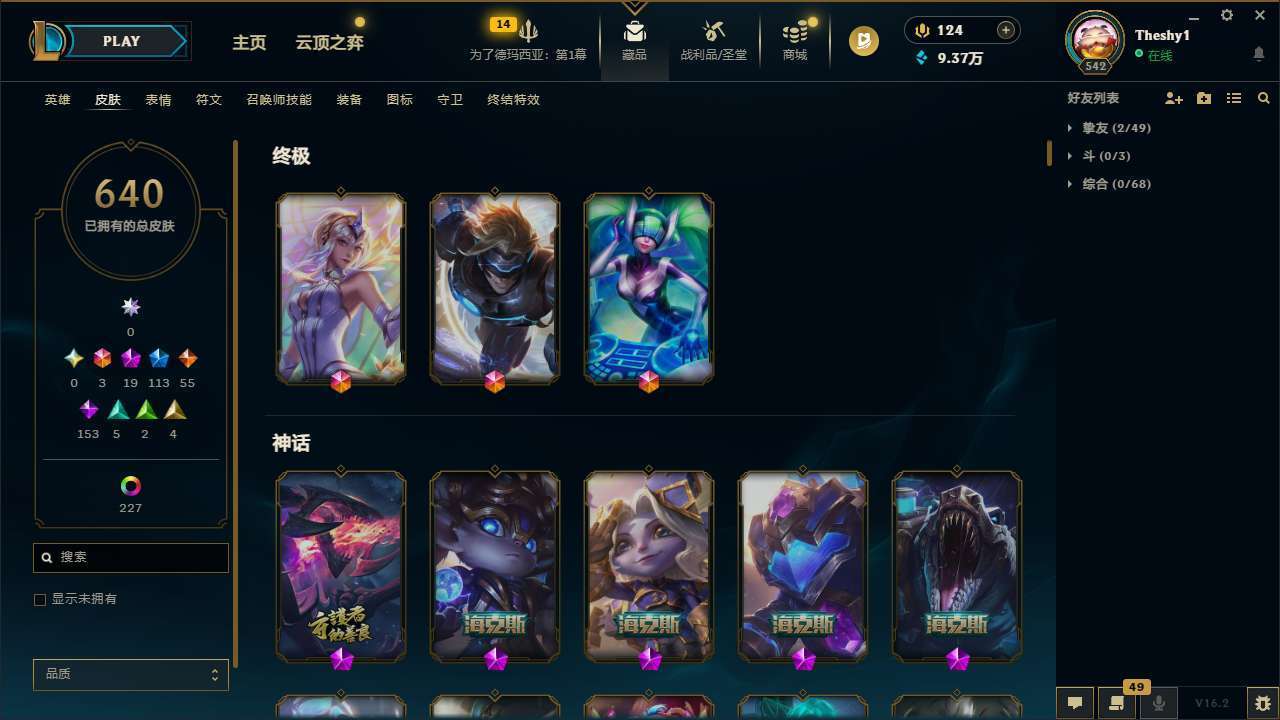
Task: Click the microphone icon in the bottom bar
Action: pyautogui.click(x=1159, y=703)
